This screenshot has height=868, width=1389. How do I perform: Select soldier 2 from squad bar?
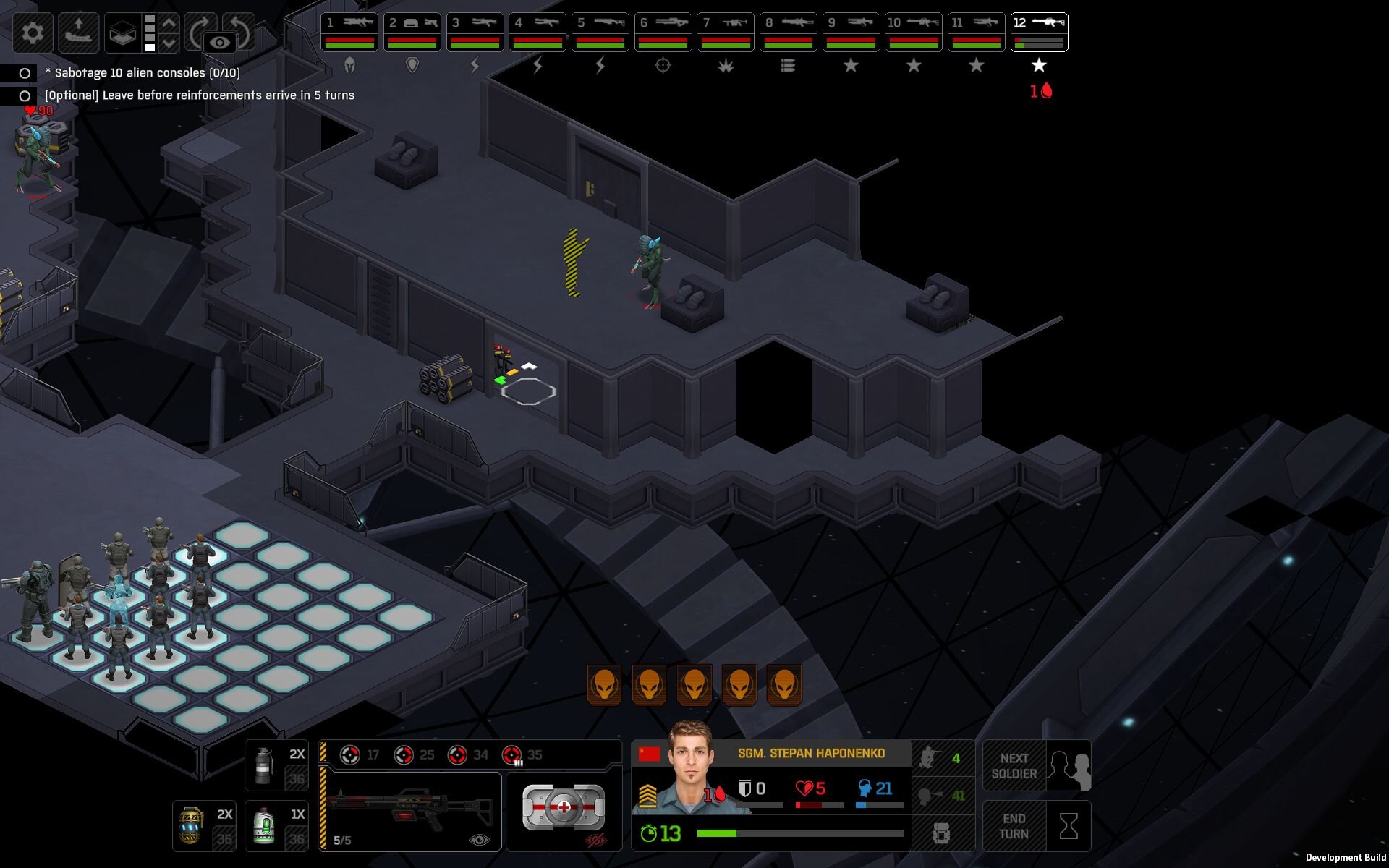coord(412,32)
